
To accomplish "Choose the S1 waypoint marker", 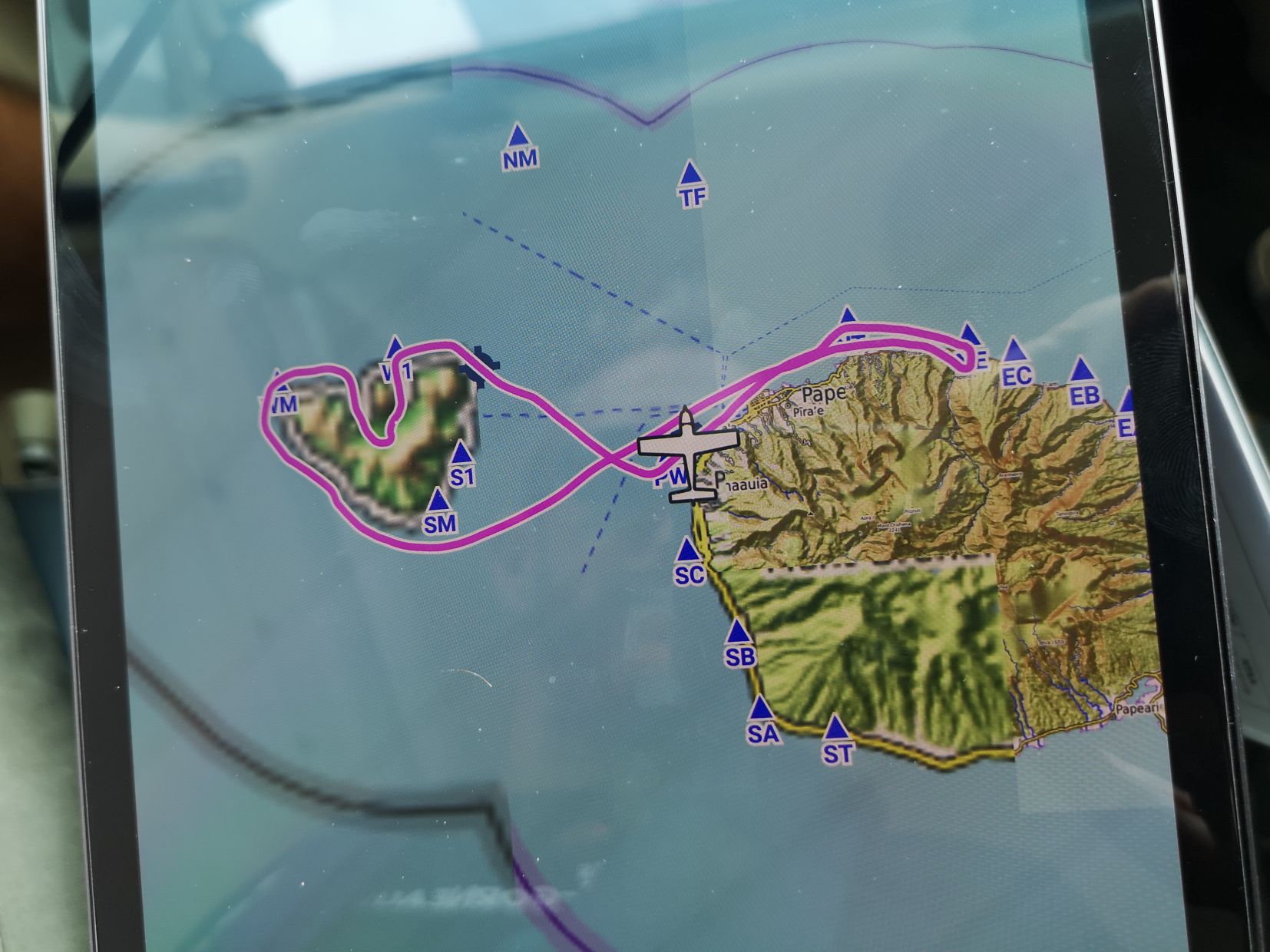I will coord(461,453).
